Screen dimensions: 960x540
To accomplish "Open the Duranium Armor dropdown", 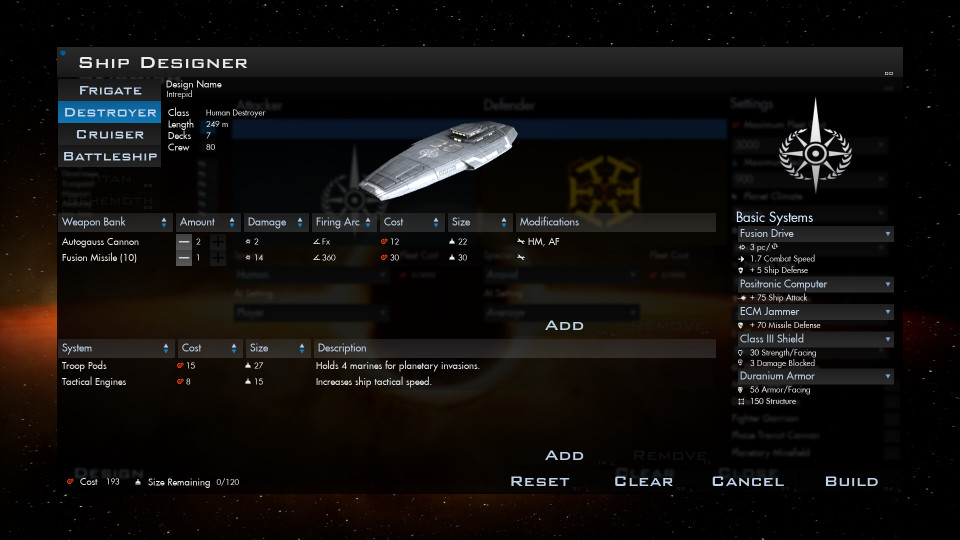I will pyautogui.click(x=814, y=376).
